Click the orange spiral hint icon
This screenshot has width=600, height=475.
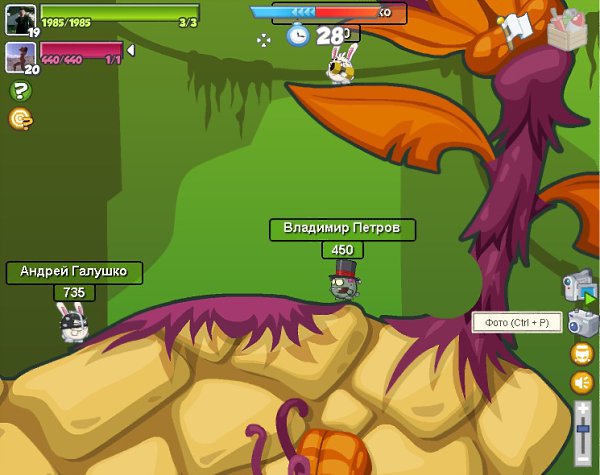(19, 119)
